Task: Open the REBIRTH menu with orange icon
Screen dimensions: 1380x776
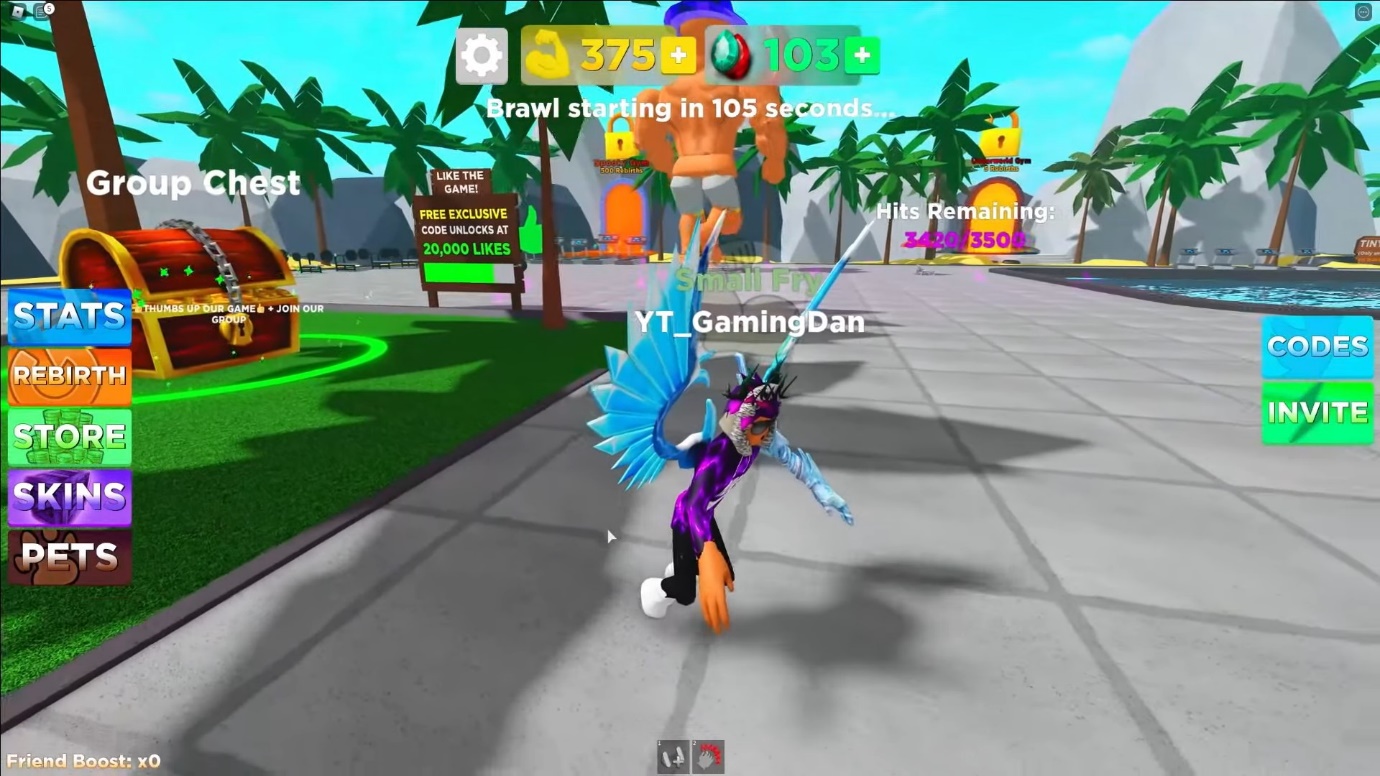Action: tap(67, 377)
